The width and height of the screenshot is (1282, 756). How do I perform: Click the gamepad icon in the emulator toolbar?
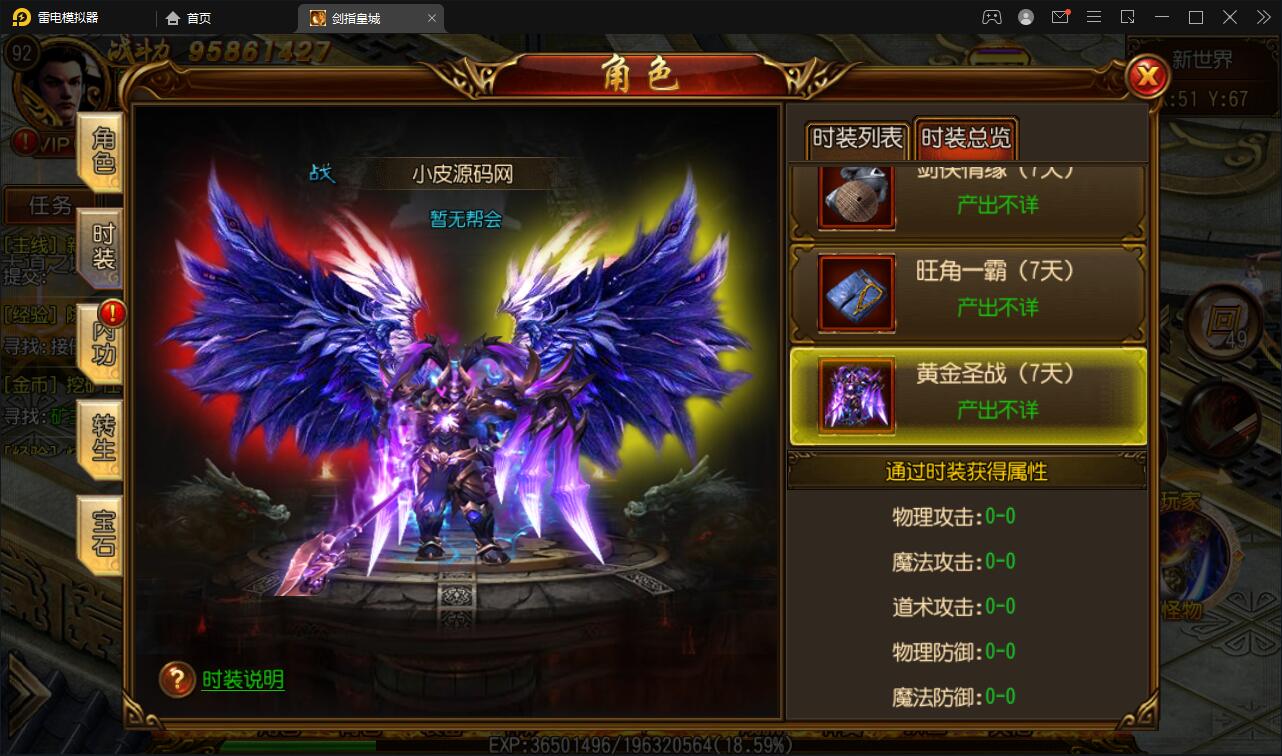coord(993,17)
